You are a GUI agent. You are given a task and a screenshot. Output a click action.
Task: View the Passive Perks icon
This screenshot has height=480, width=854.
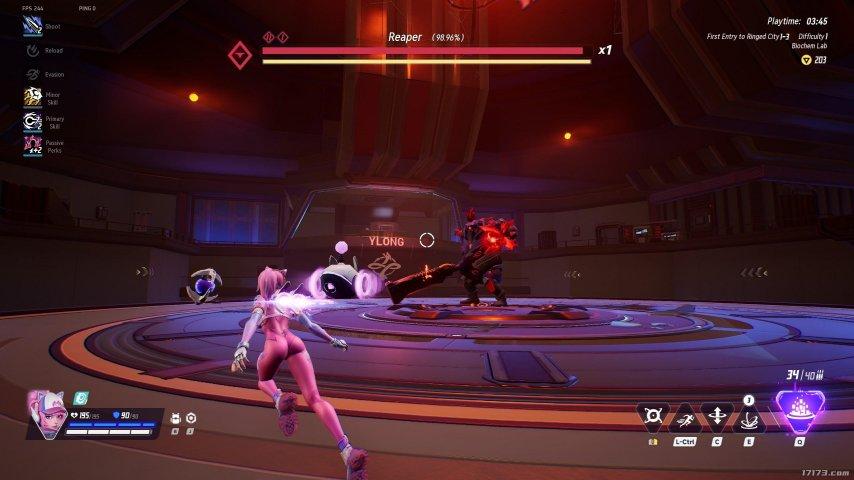32,146
